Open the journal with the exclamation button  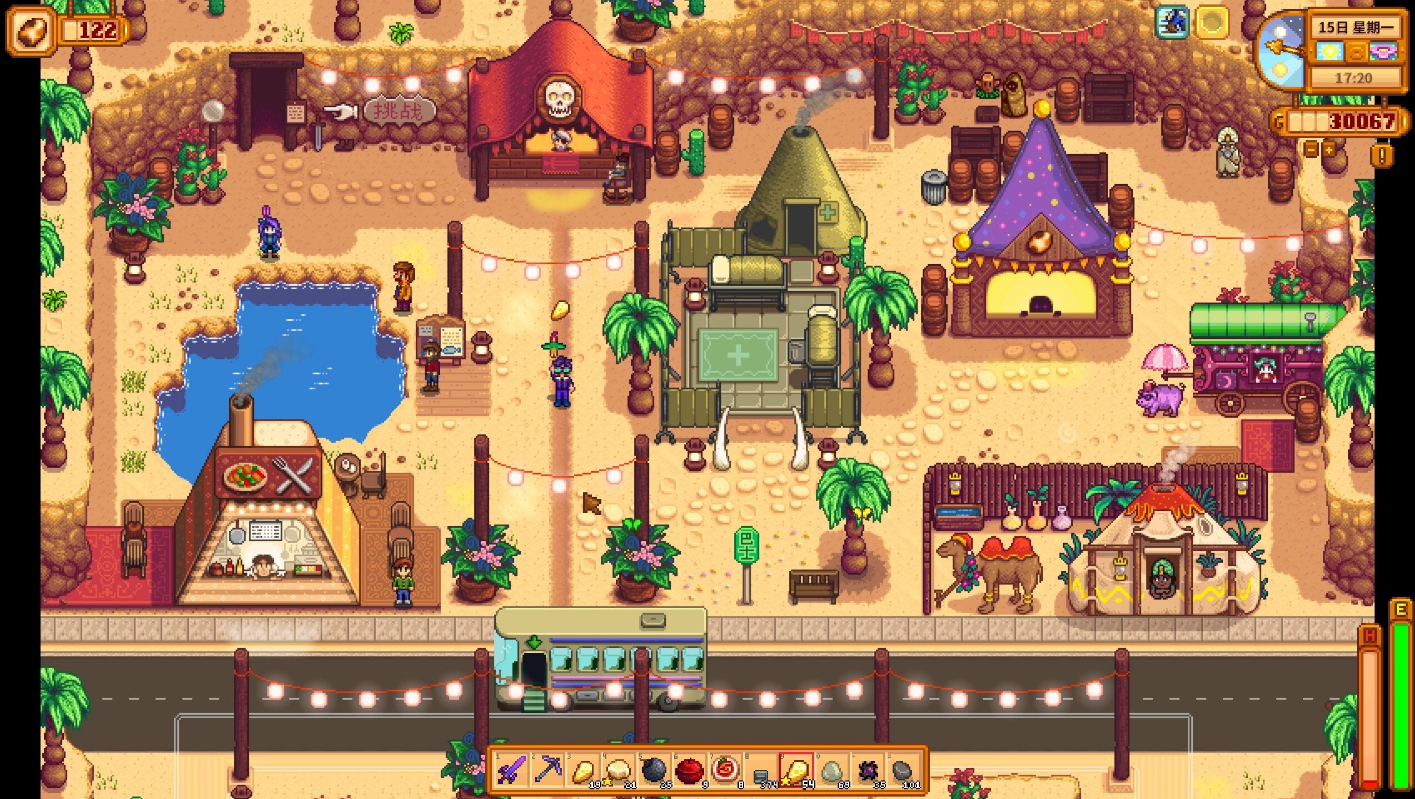pos(1383,155)
